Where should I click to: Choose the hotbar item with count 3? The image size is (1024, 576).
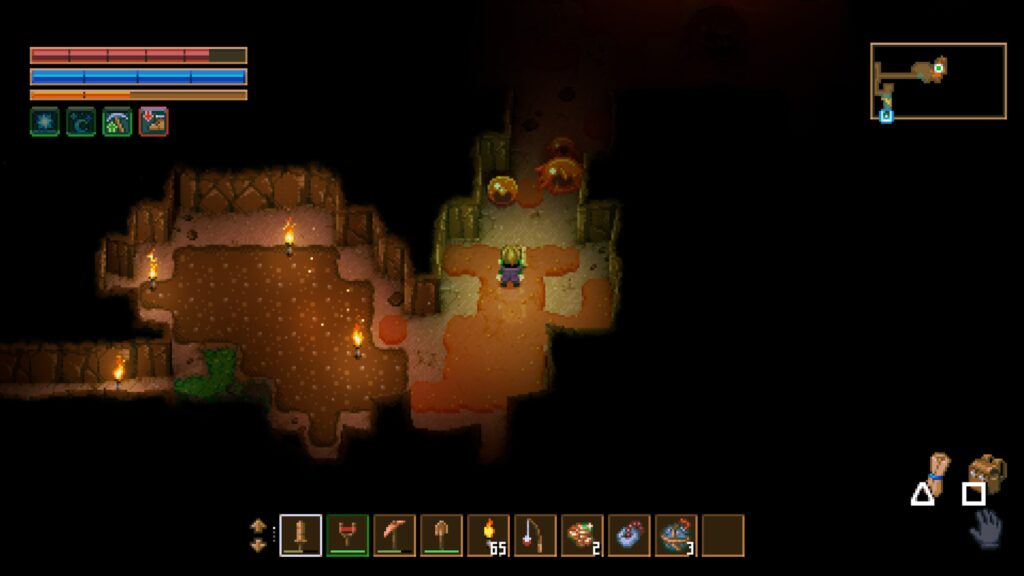676,535
